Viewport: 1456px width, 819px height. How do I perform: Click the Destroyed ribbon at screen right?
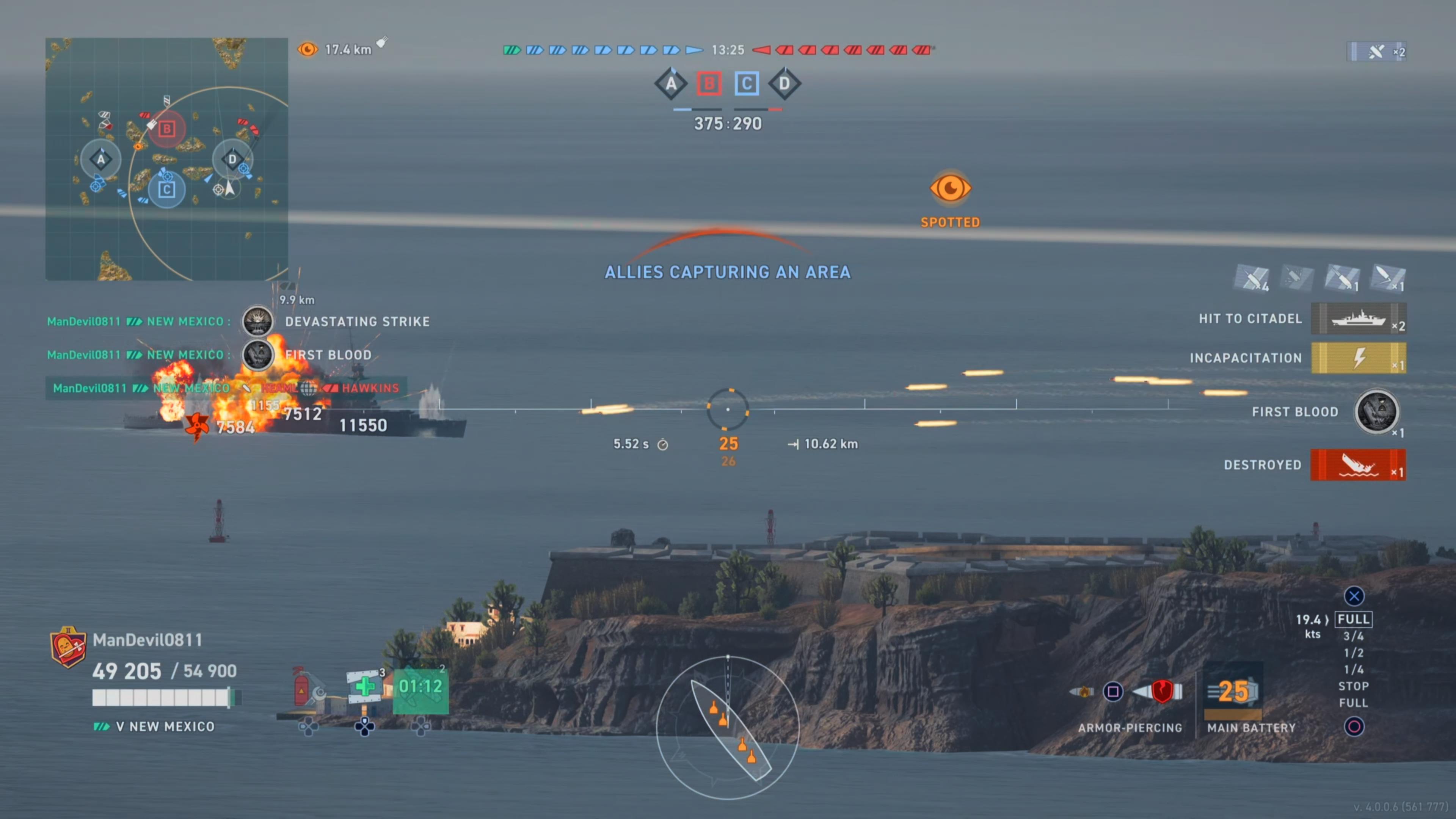coord(1358,464)
